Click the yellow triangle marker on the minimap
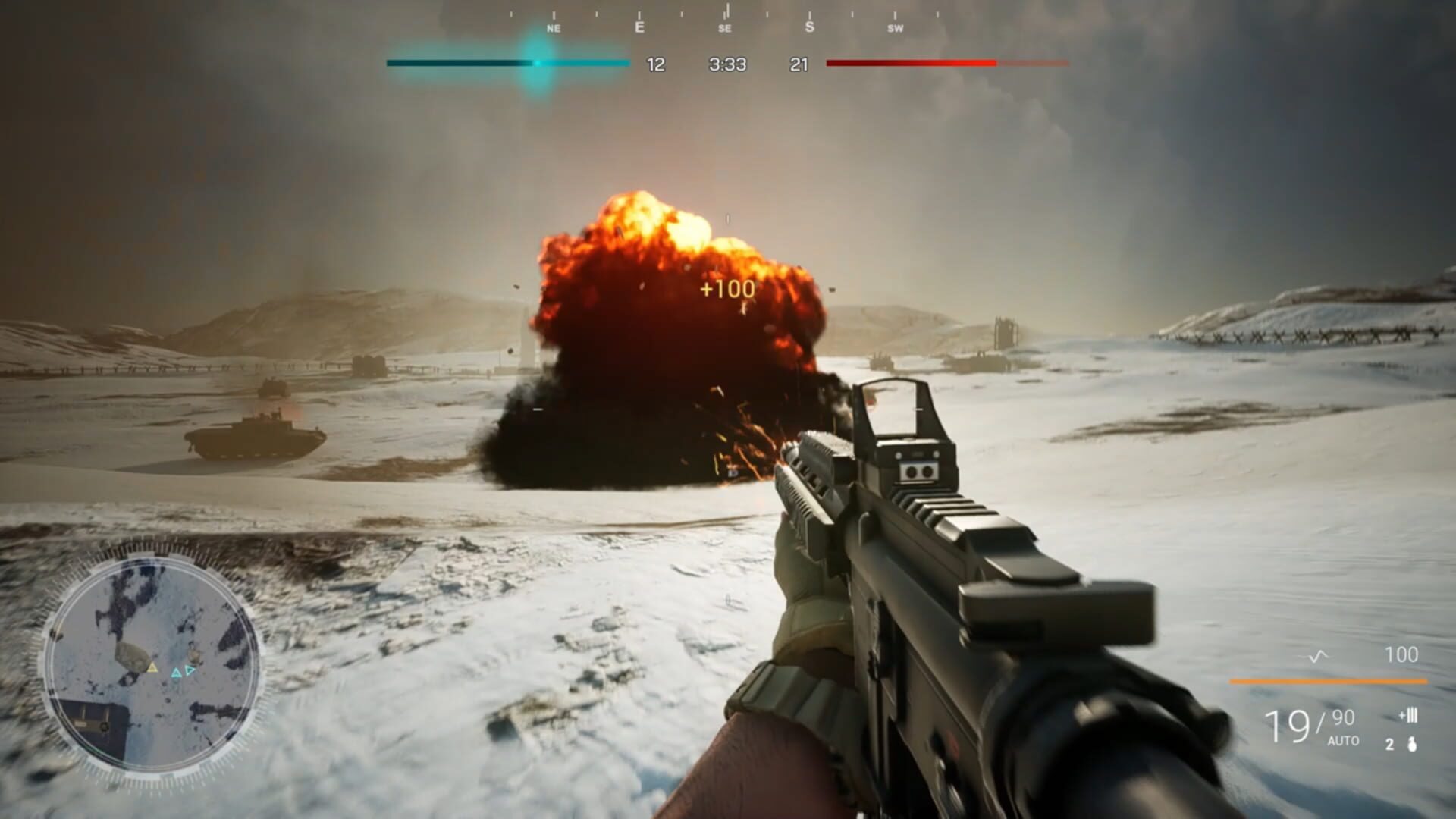The image size is (1456, 819). click(152, 669)
